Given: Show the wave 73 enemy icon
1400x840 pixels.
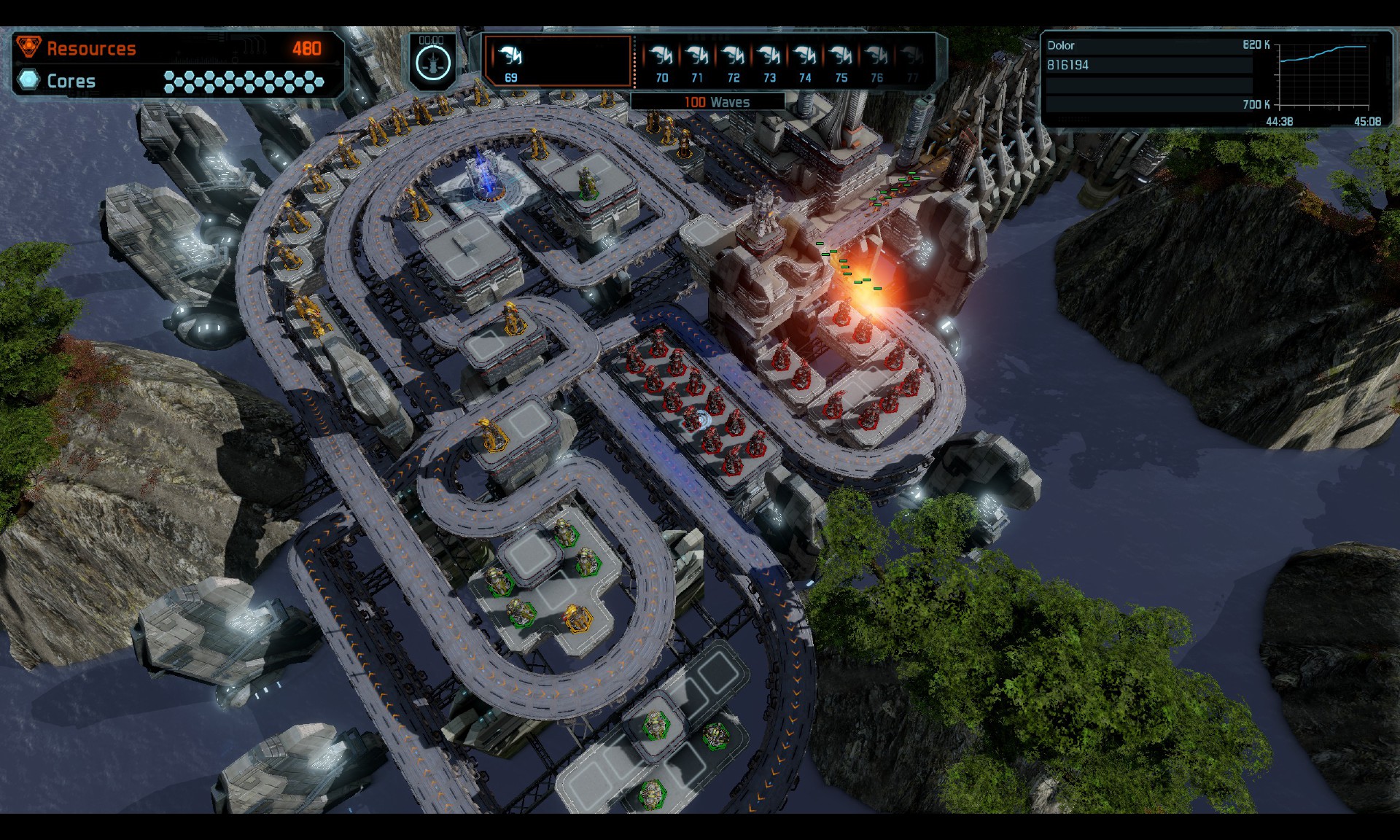Looking at the screenshot, I should point(769,56).
